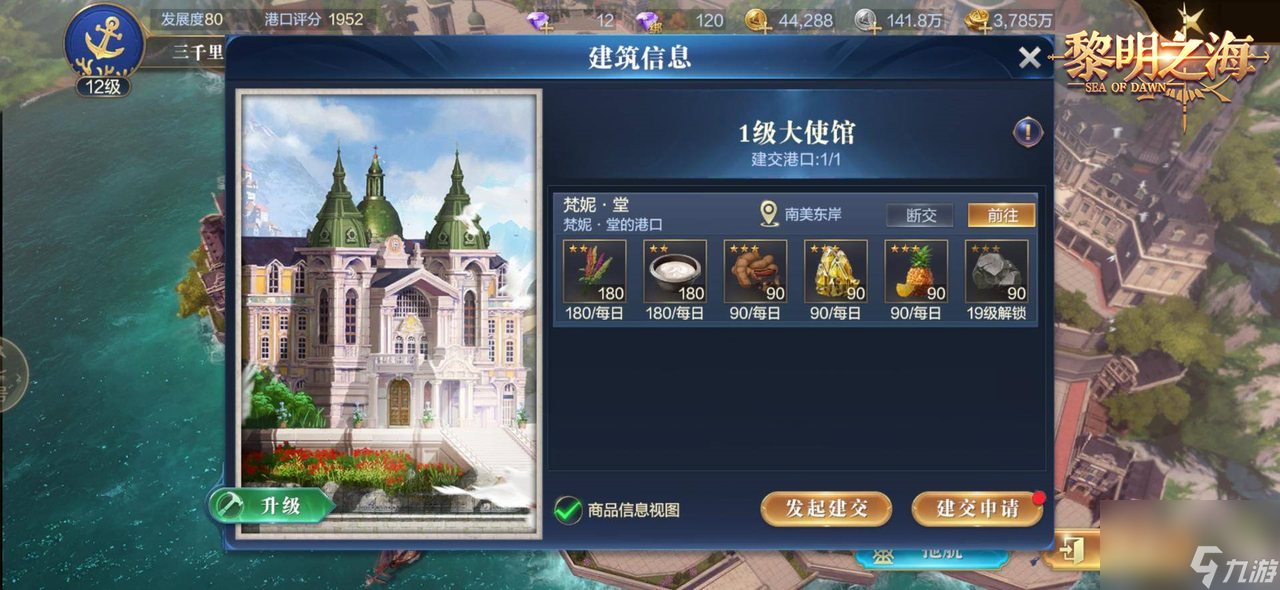Close the building info window
Screen dimensions: 1280x590
click(x=1029, y=58)
